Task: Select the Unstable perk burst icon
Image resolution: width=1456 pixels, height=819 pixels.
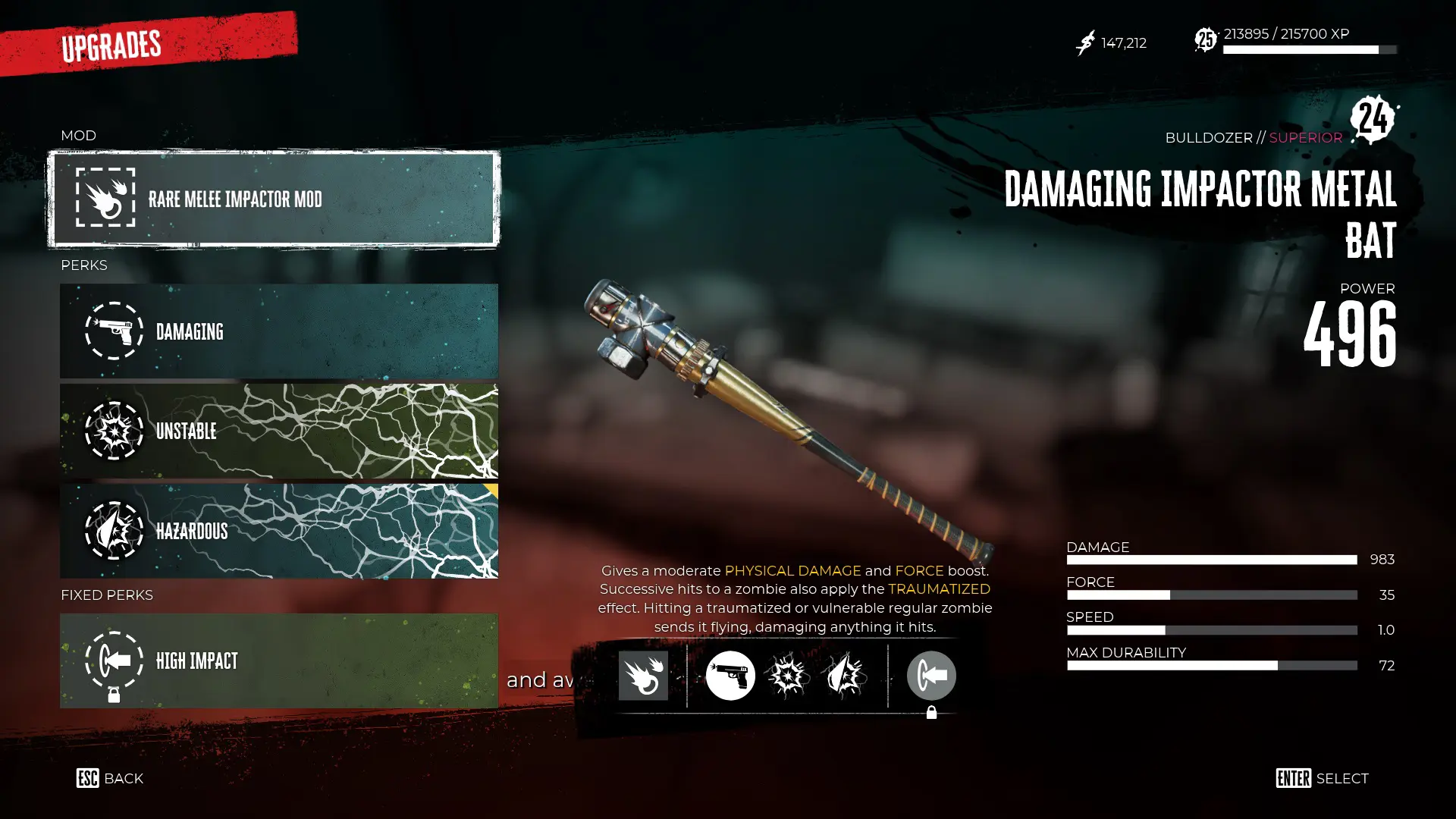Action: (x=114, y=431)
